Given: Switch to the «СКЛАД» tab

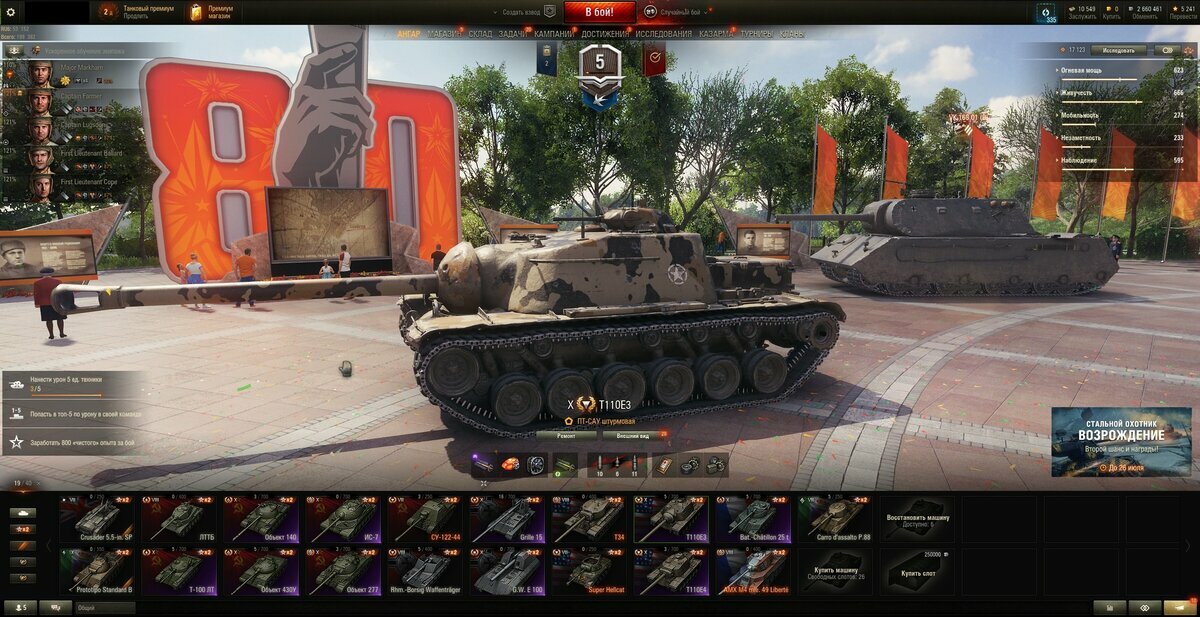Looking at the screenshot, I should pos(480,34).
